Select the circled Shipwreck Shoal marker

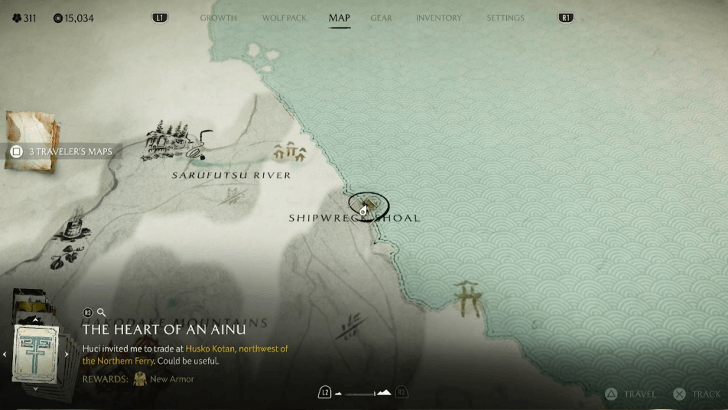click(368, 206)
